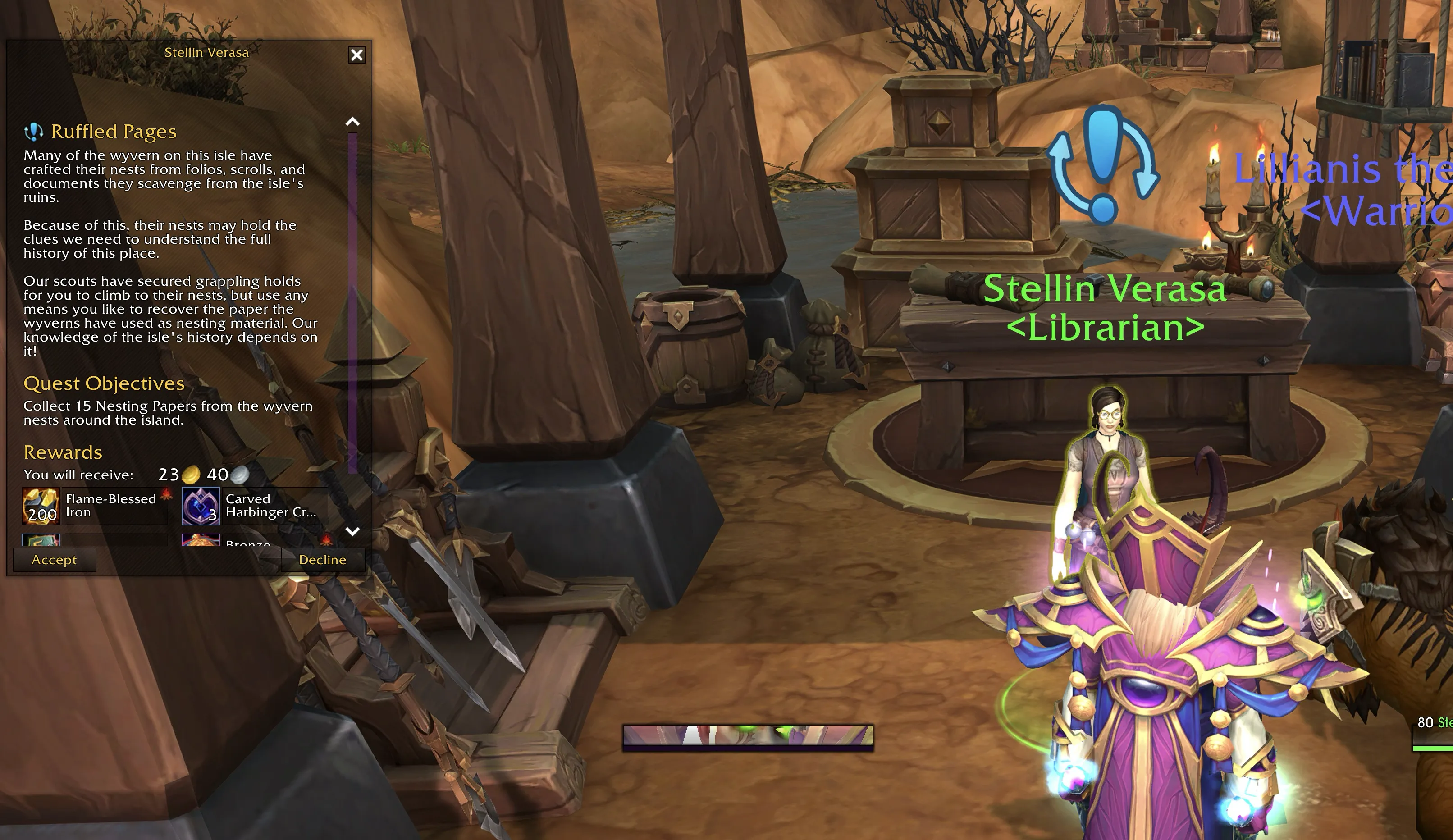Accept the Ruffled Pages quest
Viewport: 1453px width, 840px height.
click(54, 560)
